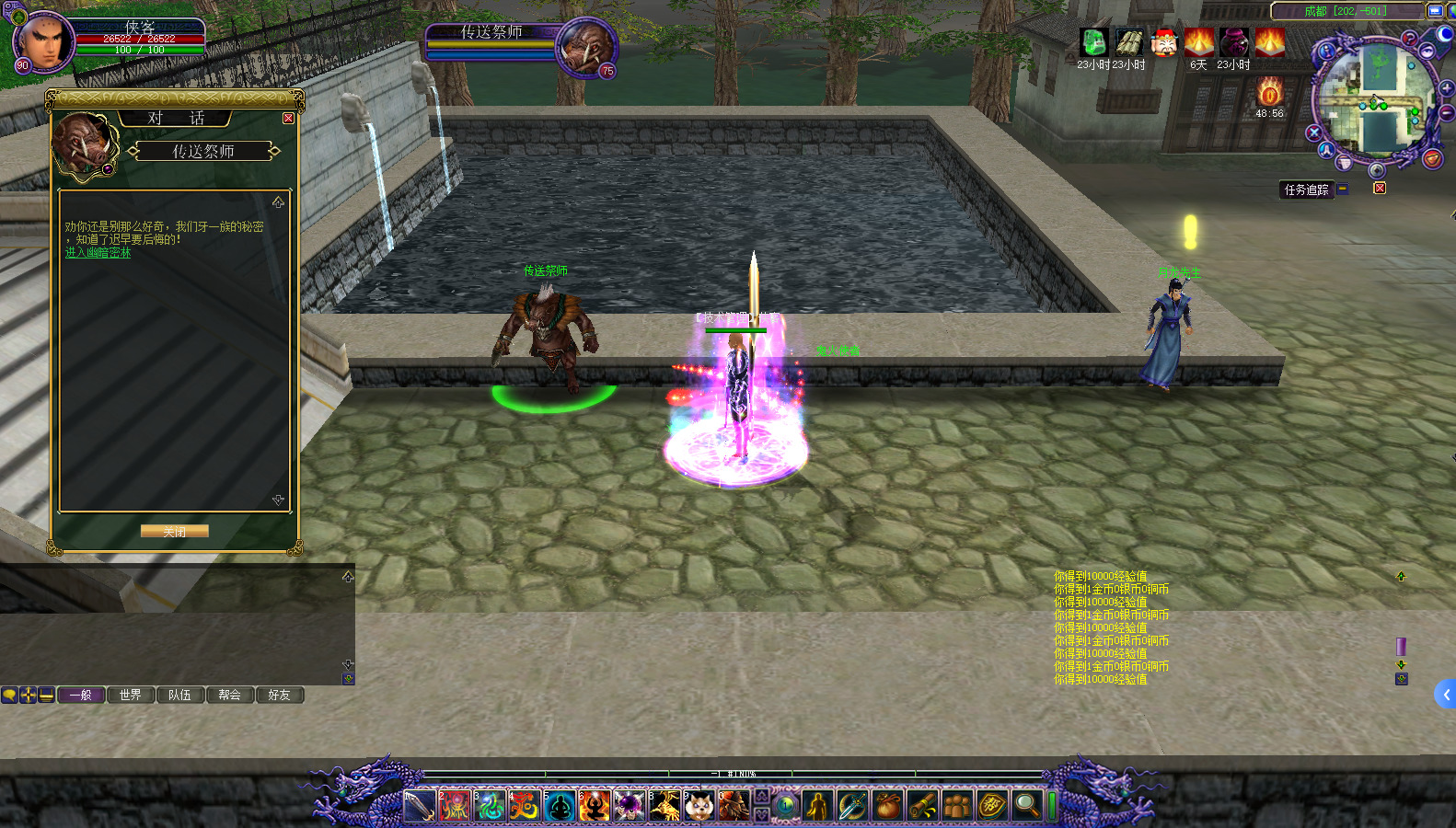This screenshot has width=1456, height=828.
Task: Zoom out the minimap with the minus button
Action: click(x=1446, y=112)
